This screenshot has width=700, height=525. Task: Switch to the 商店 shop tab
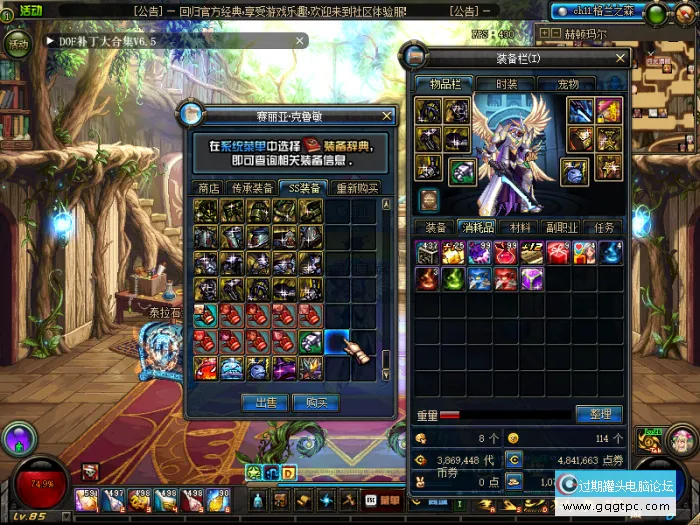(209, 187)
